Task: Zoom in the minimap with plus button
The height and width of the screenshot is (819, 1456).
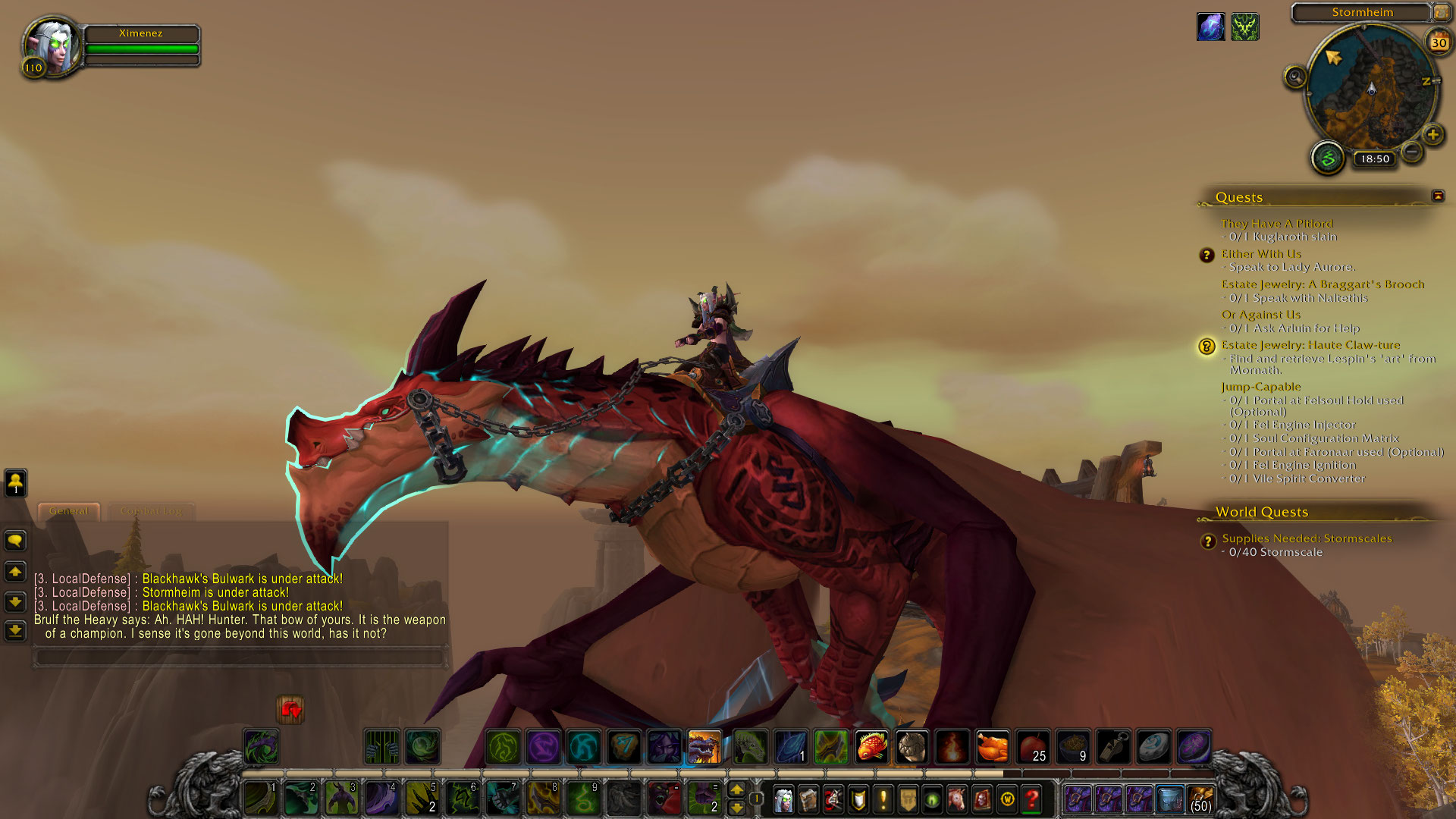Action: 1432,135
